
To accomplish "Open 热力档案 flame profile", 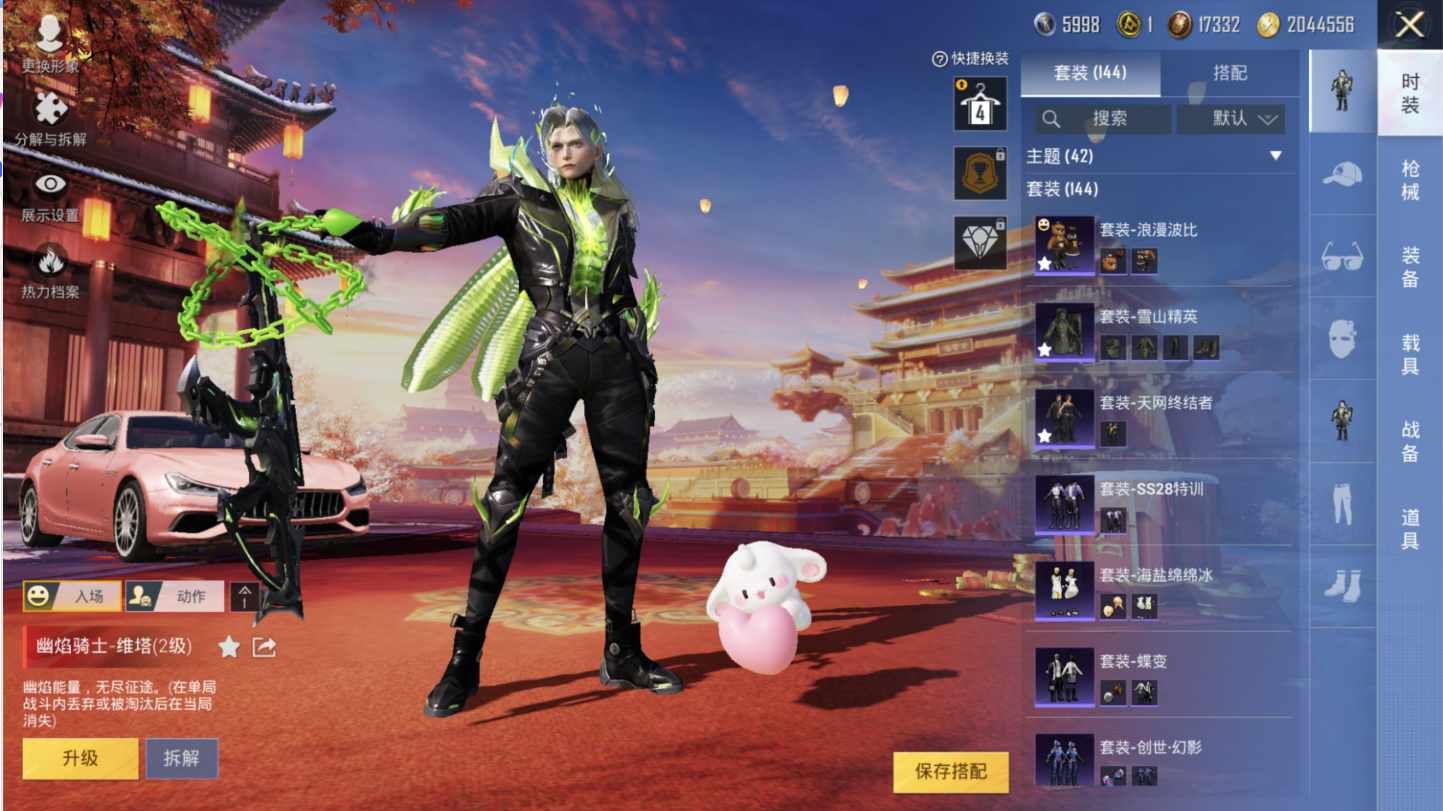I will click(50, 271).
